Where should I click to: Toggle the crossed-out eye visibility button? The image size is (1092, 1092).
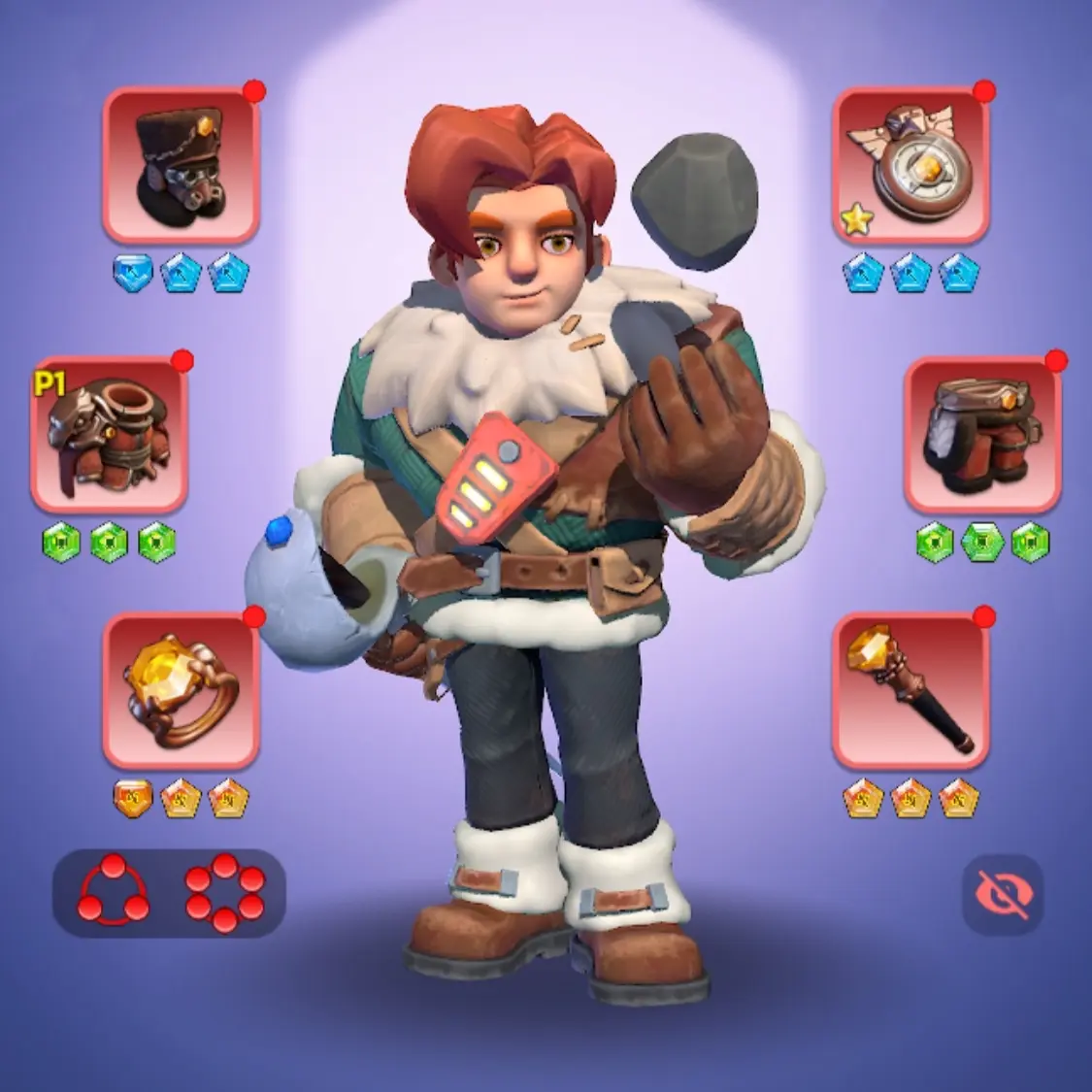(x=1003, y=894)
